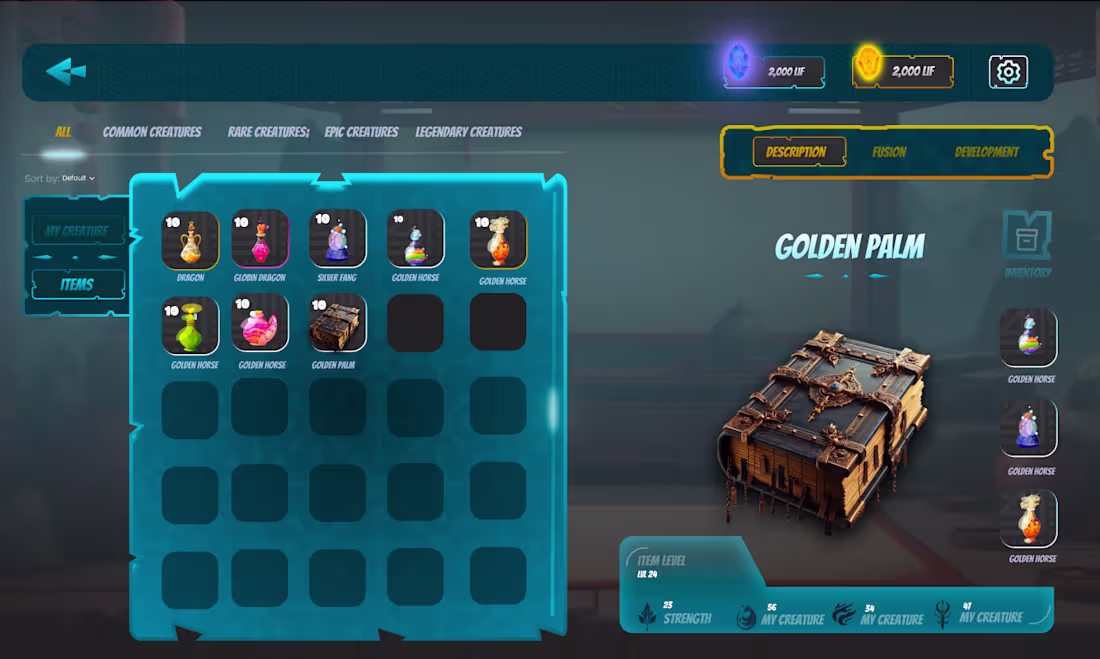Open the Development tab
Viewport: 1100px width, 659px height.
click(x=986, y=152)
